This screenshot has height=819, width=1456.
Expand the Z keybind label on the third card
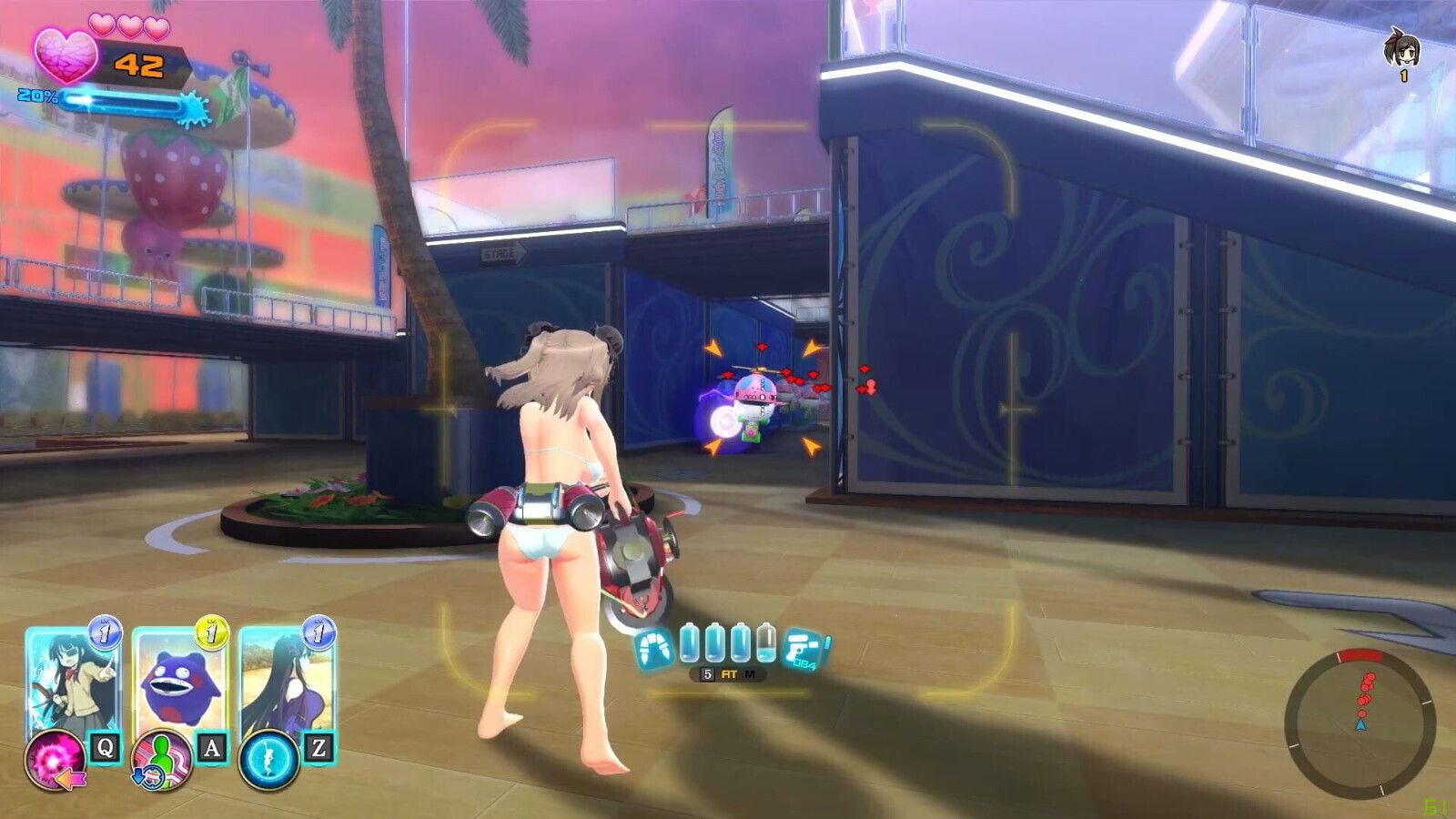click(x=318, y=749)
